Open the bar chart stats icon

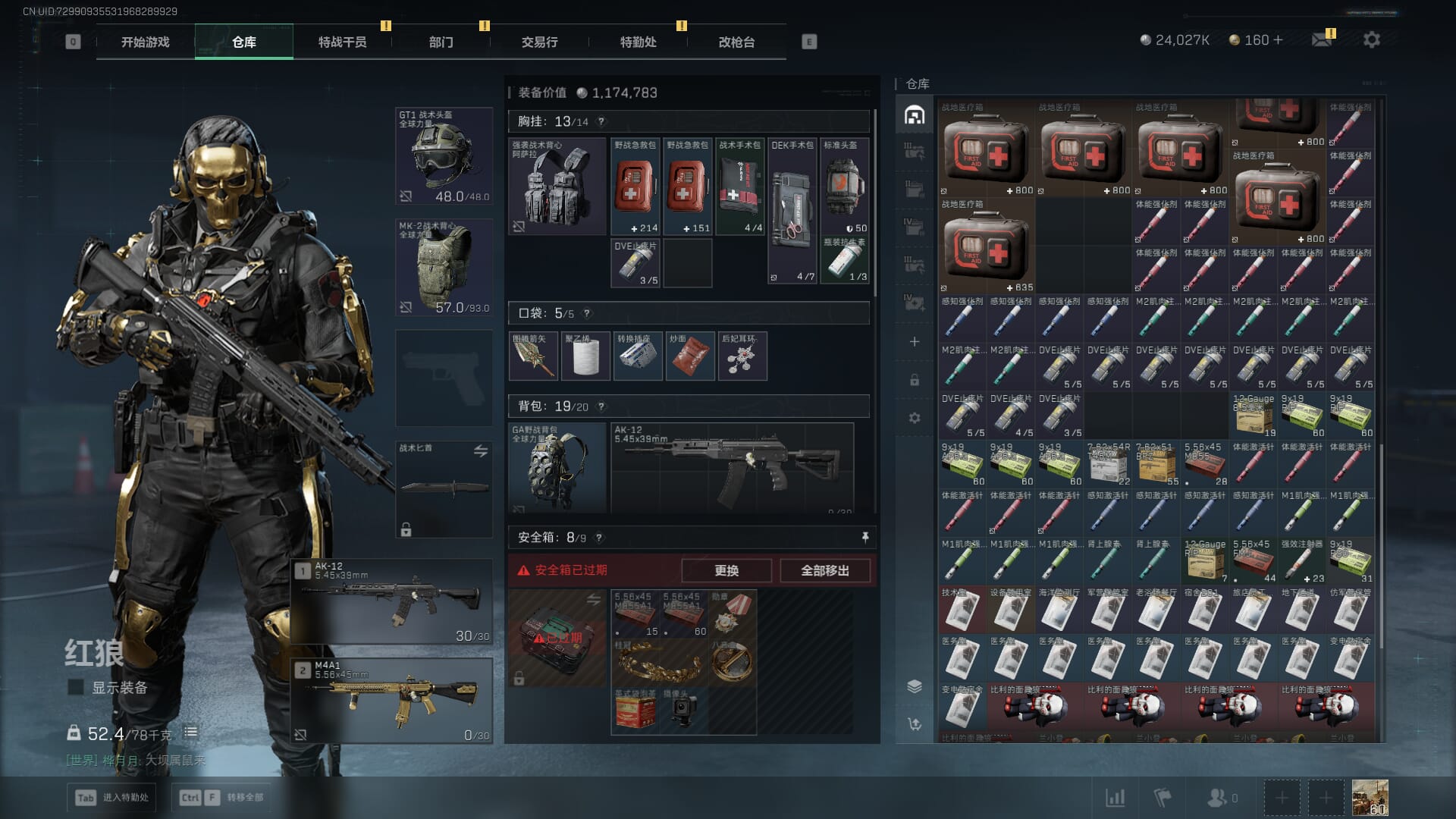coord(1115,798)
